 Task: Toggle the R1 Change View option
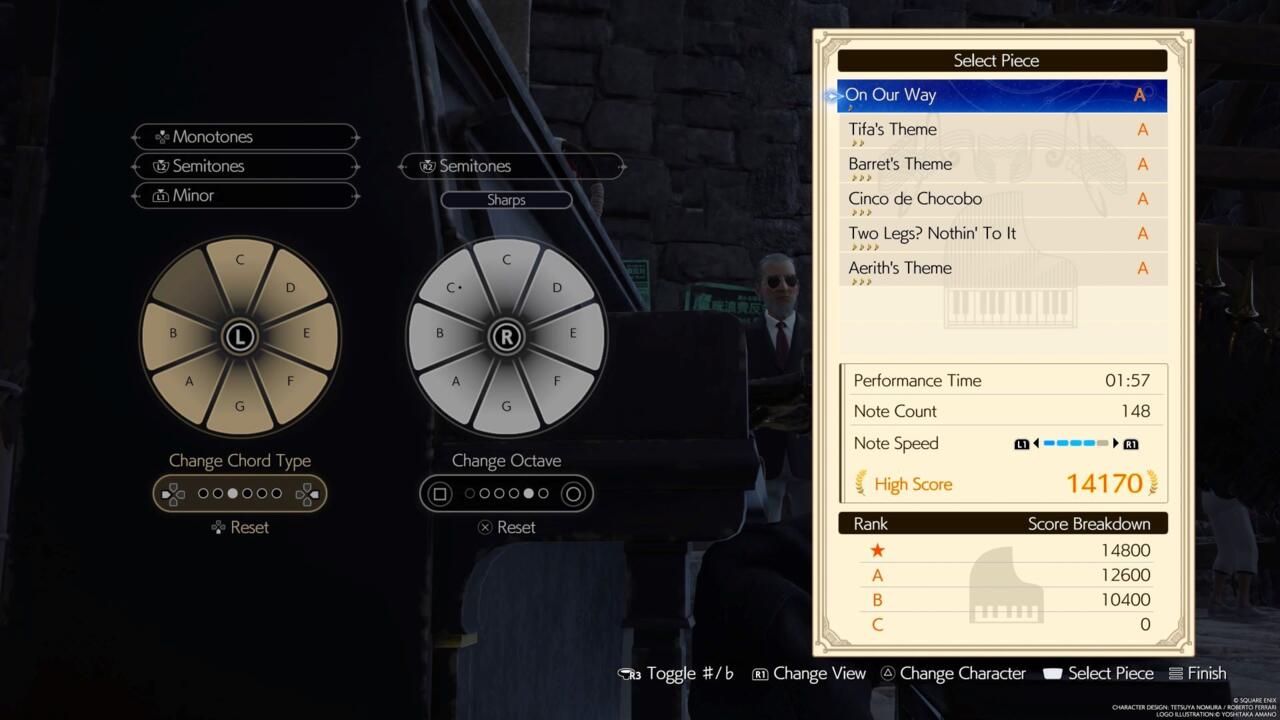click(x=758, y=673)
